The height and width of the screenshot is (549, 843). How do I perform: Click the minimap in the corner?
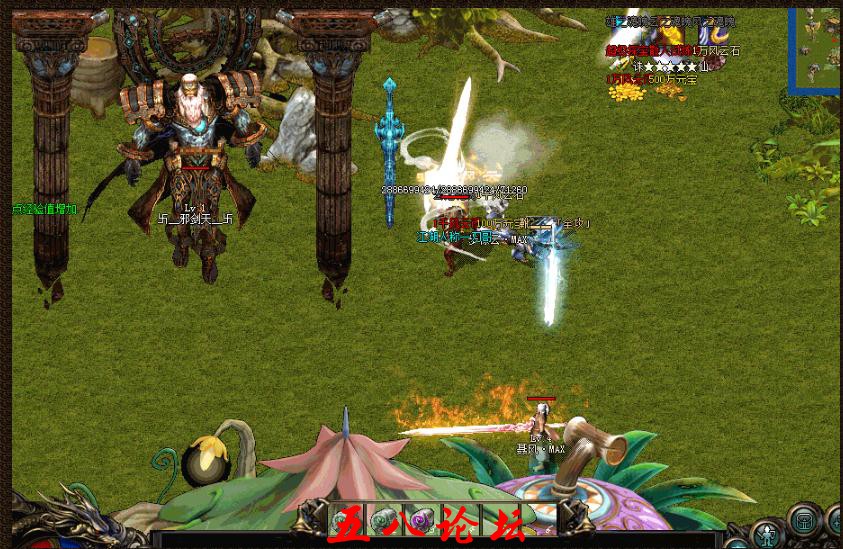pos(815,50)
